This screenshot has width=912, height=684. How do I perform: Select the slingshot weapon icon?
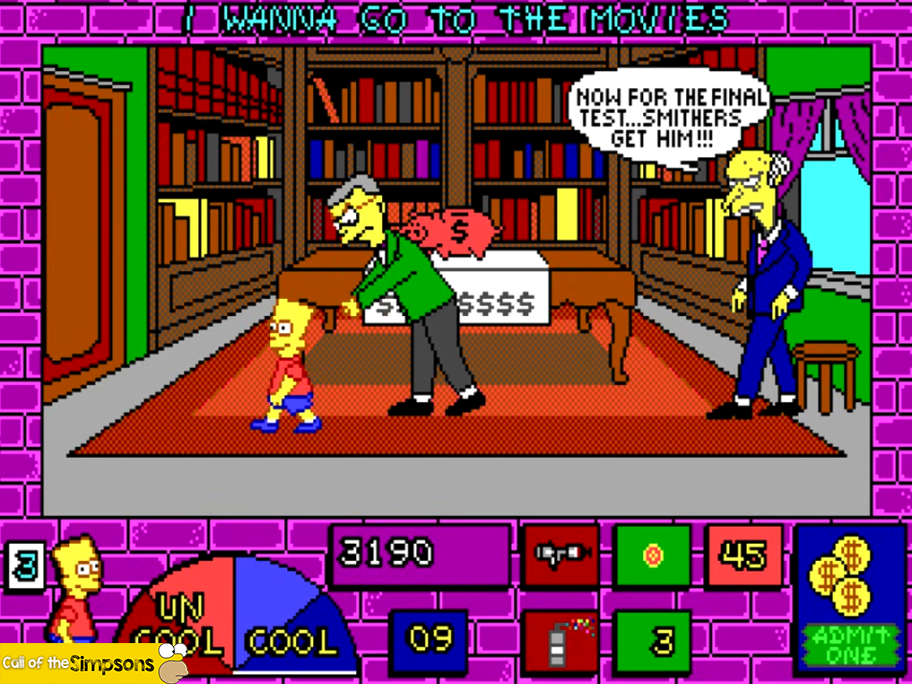click(x=561, y=555)
